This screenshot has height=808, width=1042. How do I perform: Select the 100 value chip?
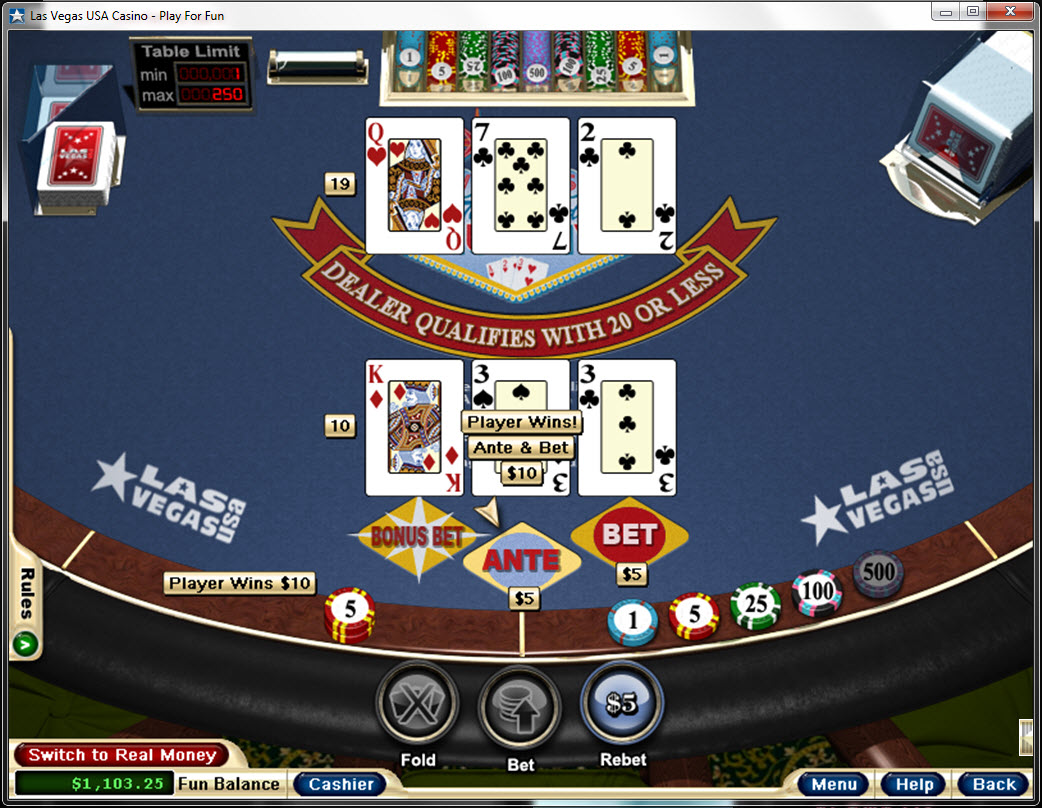[x=817, y=592]
